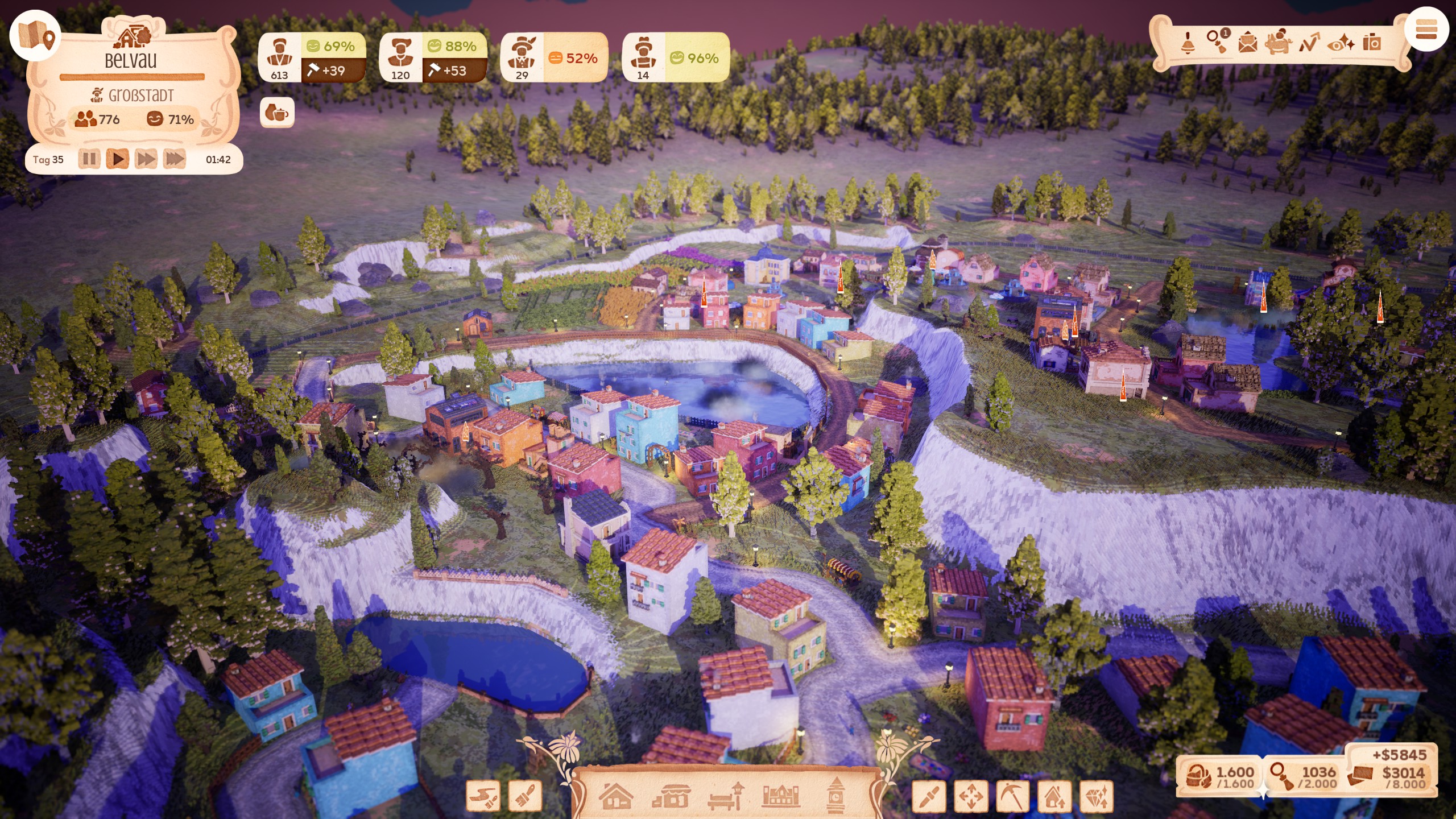The image size is (1456, 819).
Task: Activate the pickaxe demolish tool
Action: point(1012,796)
